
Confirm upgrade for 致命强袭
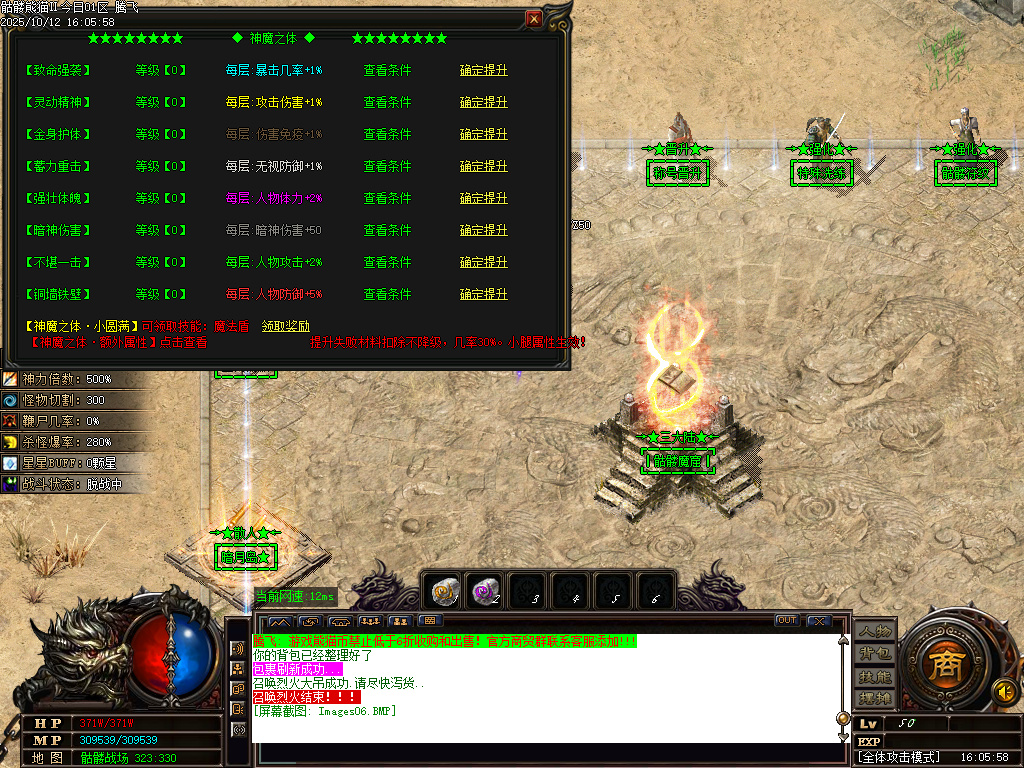point(483,70)
